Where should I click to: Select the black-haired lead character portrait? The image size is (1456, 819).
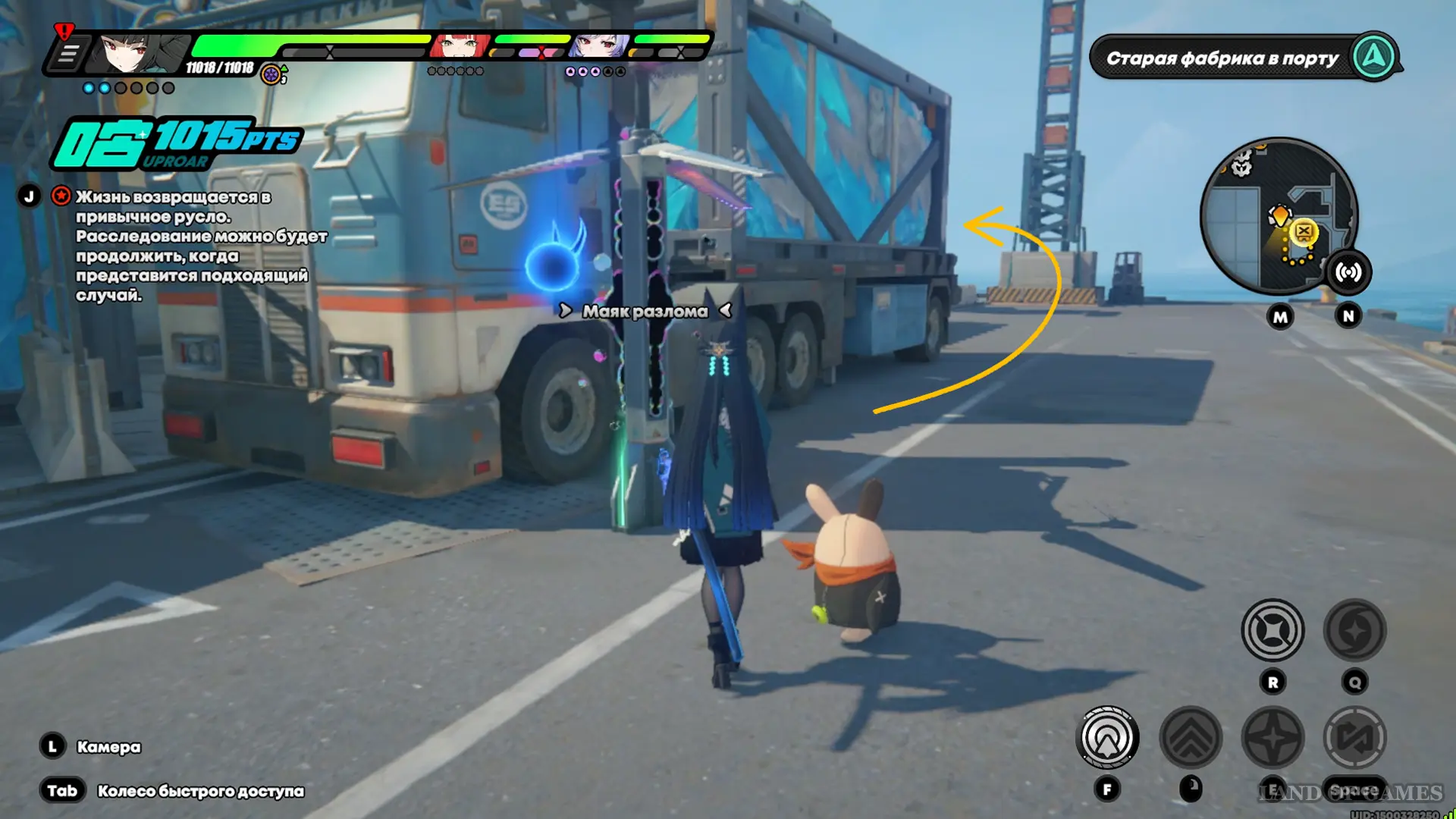tap(140, 53)
